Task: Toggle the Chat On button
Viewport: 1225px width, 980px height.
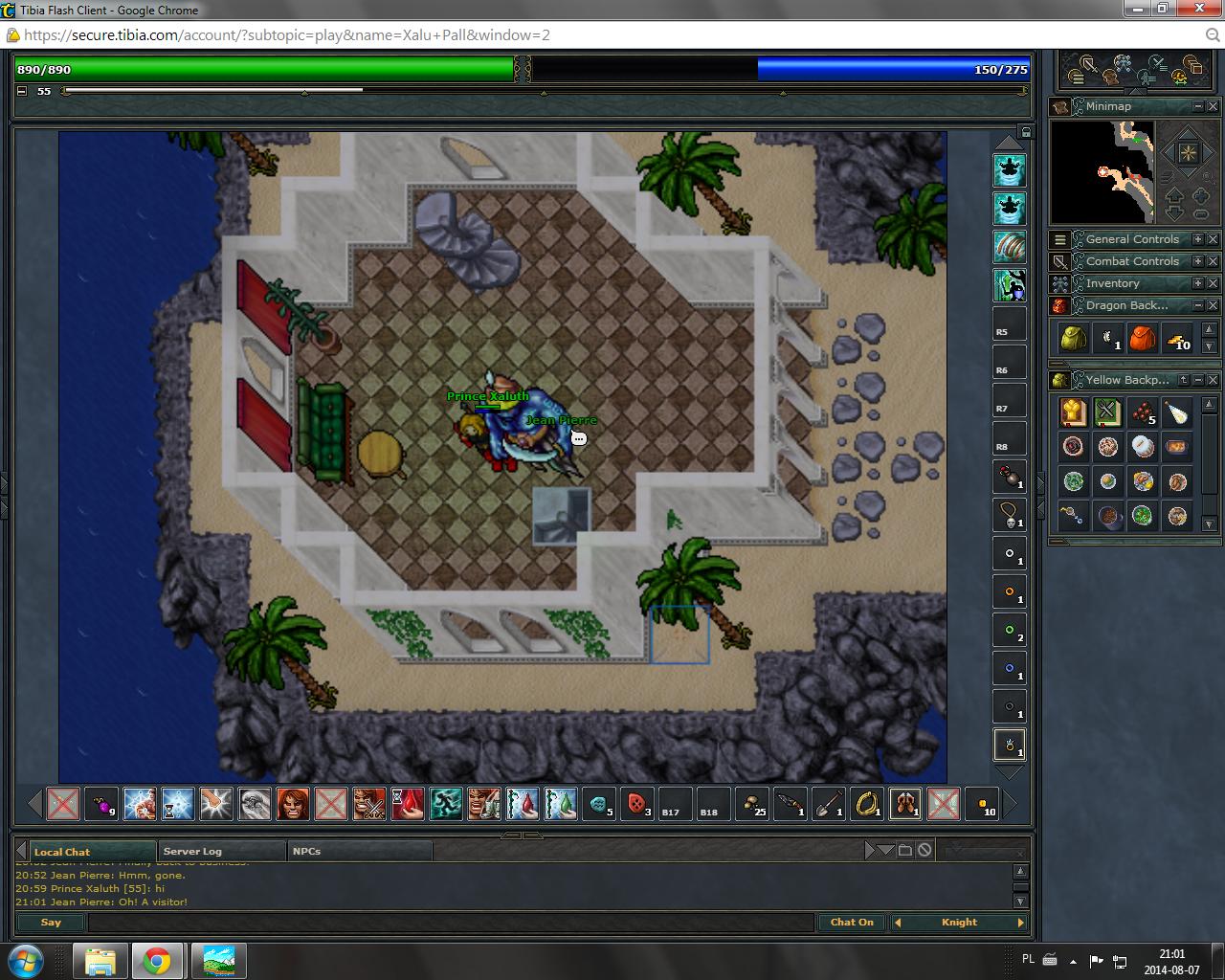Action: click(851, 923)
